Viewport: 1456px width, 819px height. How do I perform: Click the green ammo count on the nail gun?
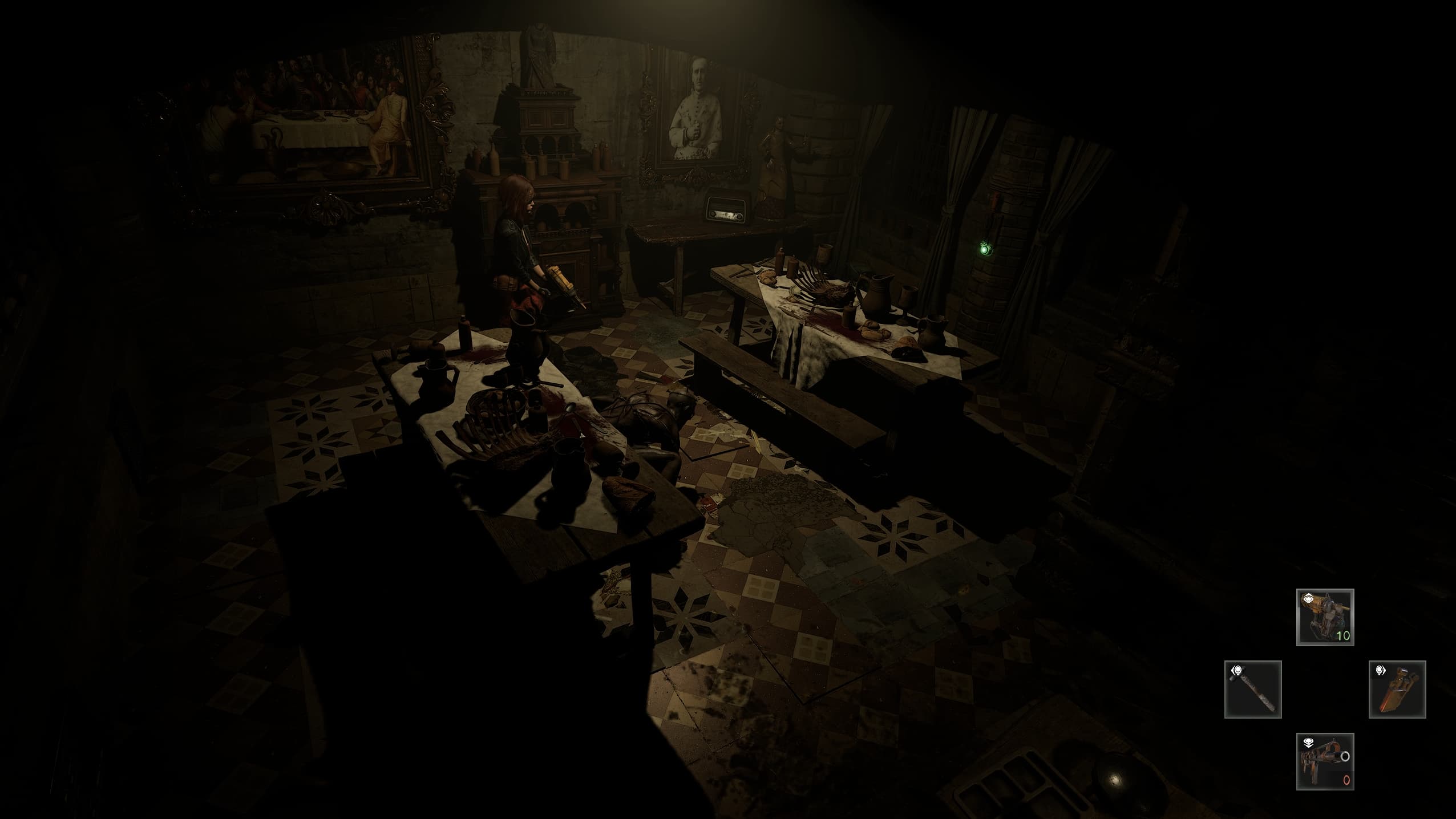(1344, 635)
